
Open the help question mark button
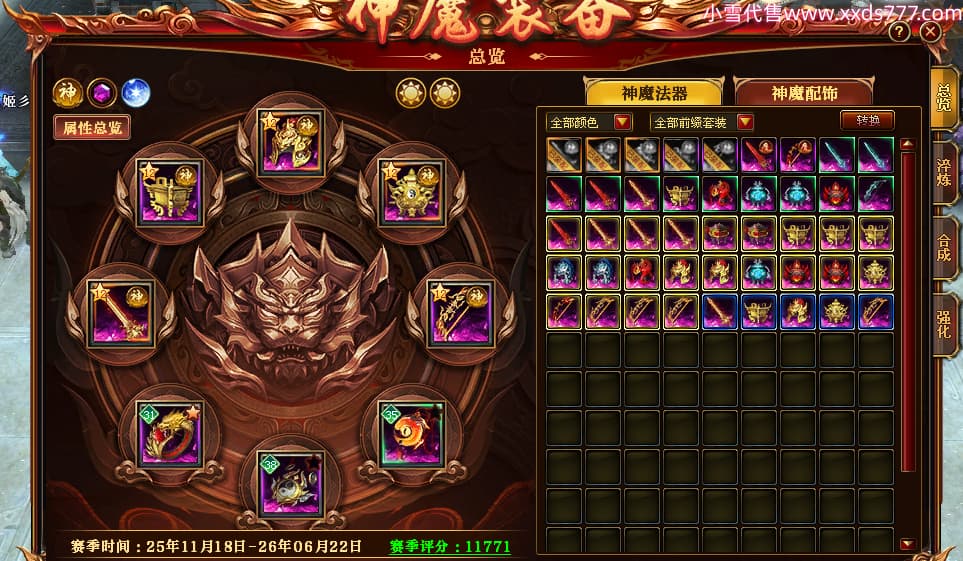pyautogui.click(x=898, y=33)
